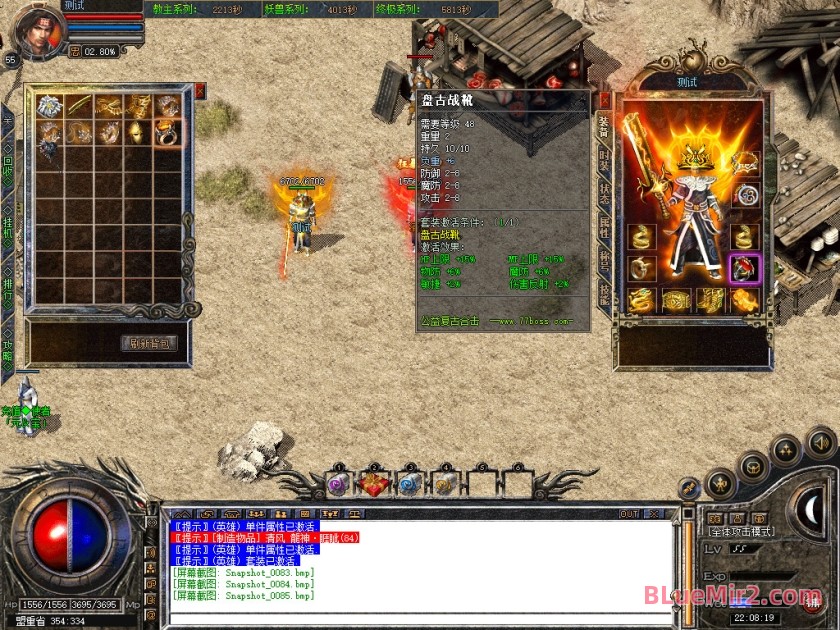Click the 刷新背包 refresh bag button
Viewport: 840px width, 630px height.
point(152,343)
